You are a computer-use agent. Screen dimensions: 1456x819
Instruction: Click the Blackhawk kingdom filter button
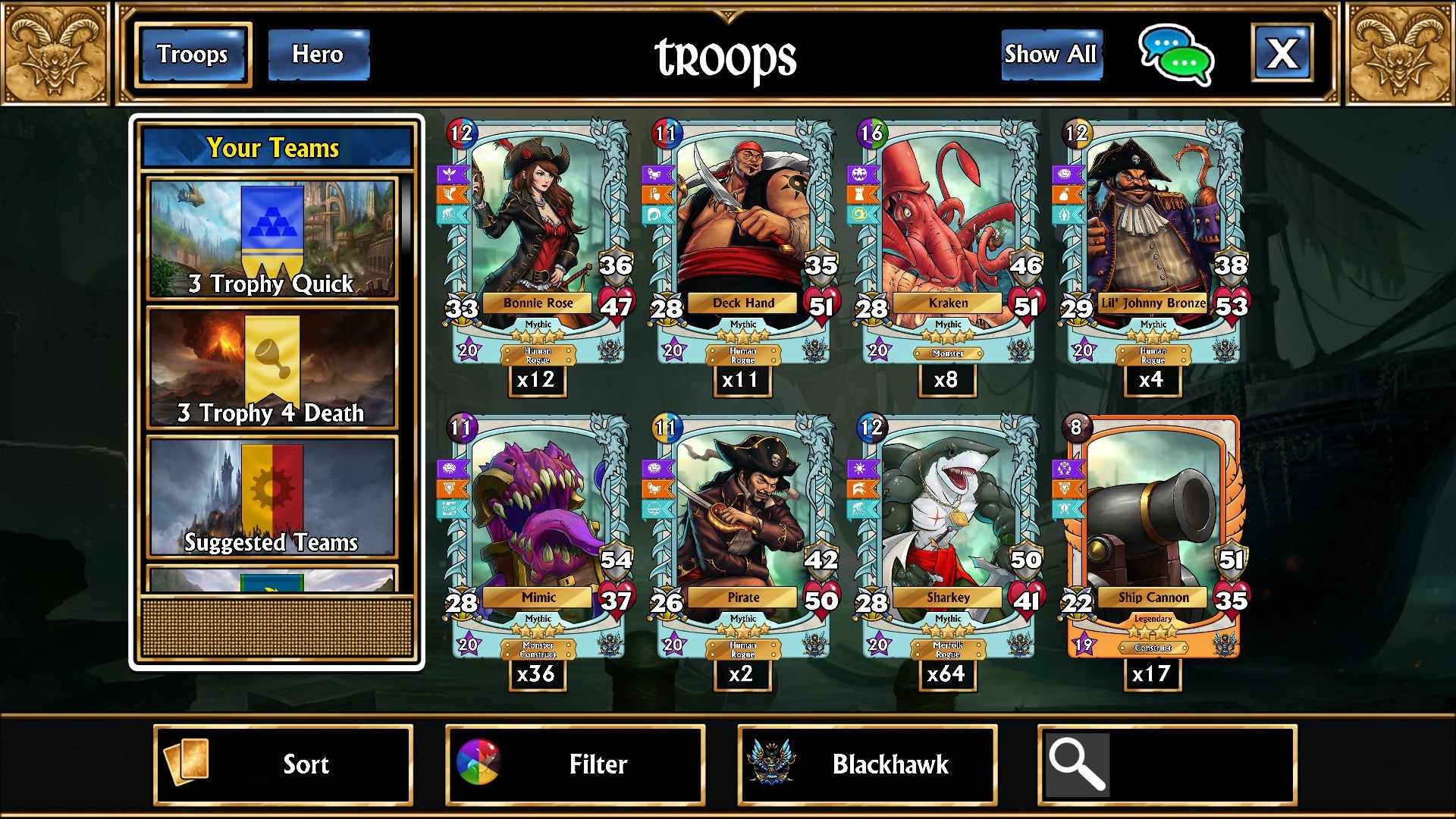(868, 764)
